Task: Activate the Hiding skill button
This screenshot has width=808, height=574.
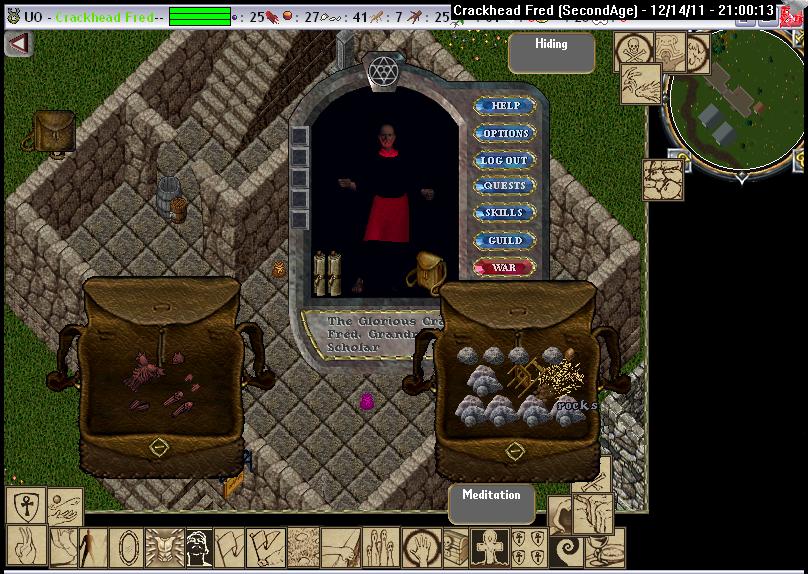Action: [551, 53]
